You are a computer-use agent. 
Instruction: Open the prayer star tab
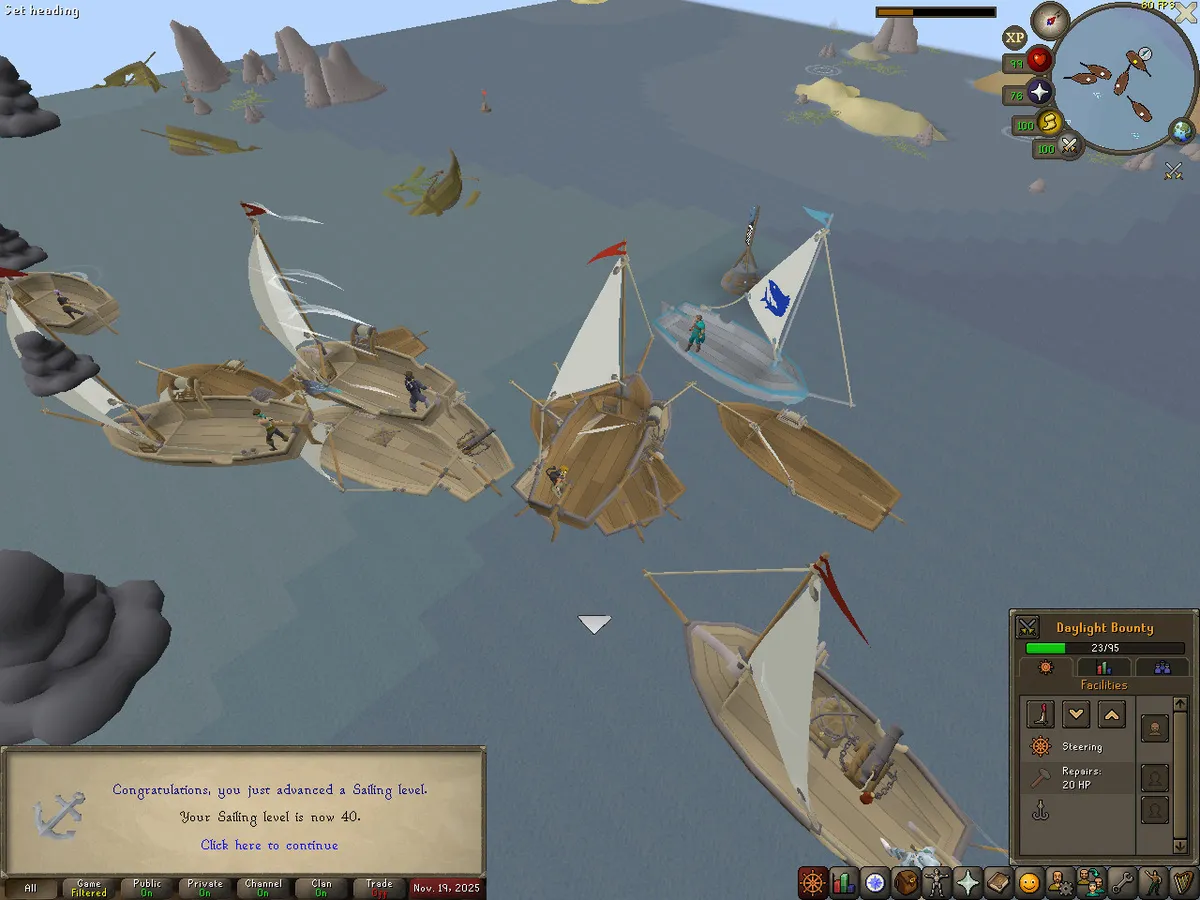pyautogui.click(x=968, y=883)
